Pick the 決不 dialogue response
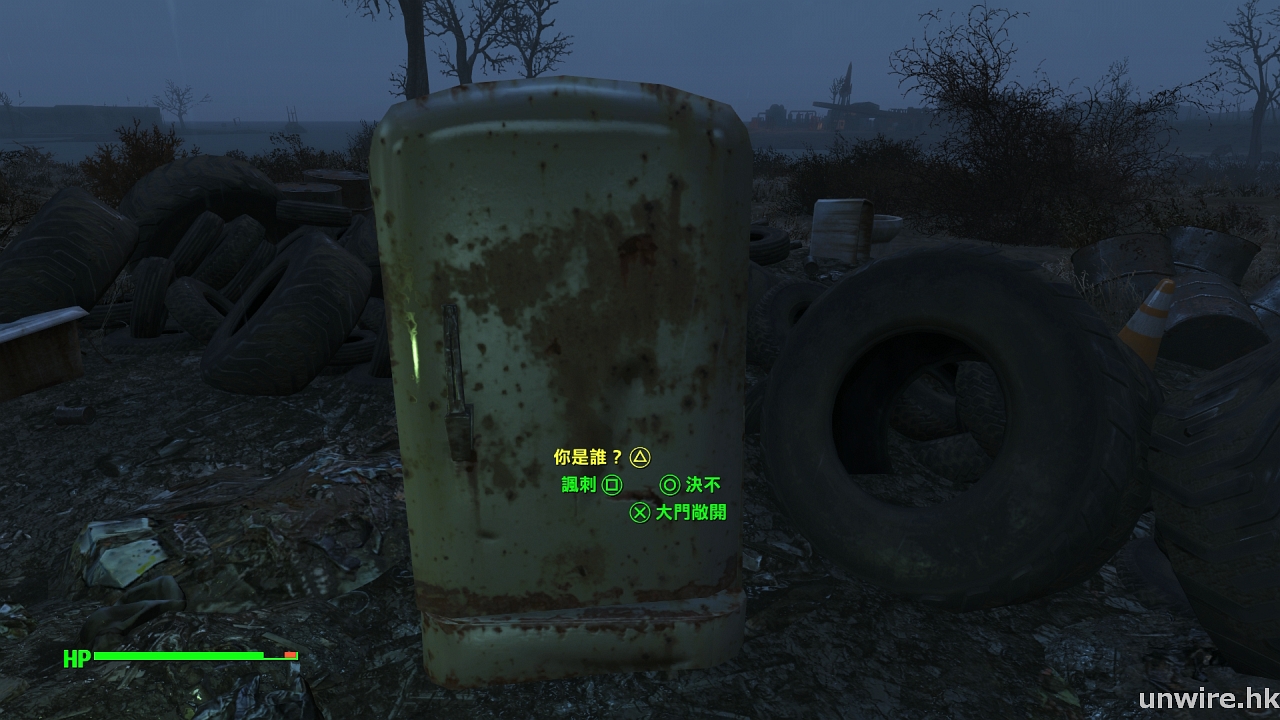 click(x=702, y=485)
